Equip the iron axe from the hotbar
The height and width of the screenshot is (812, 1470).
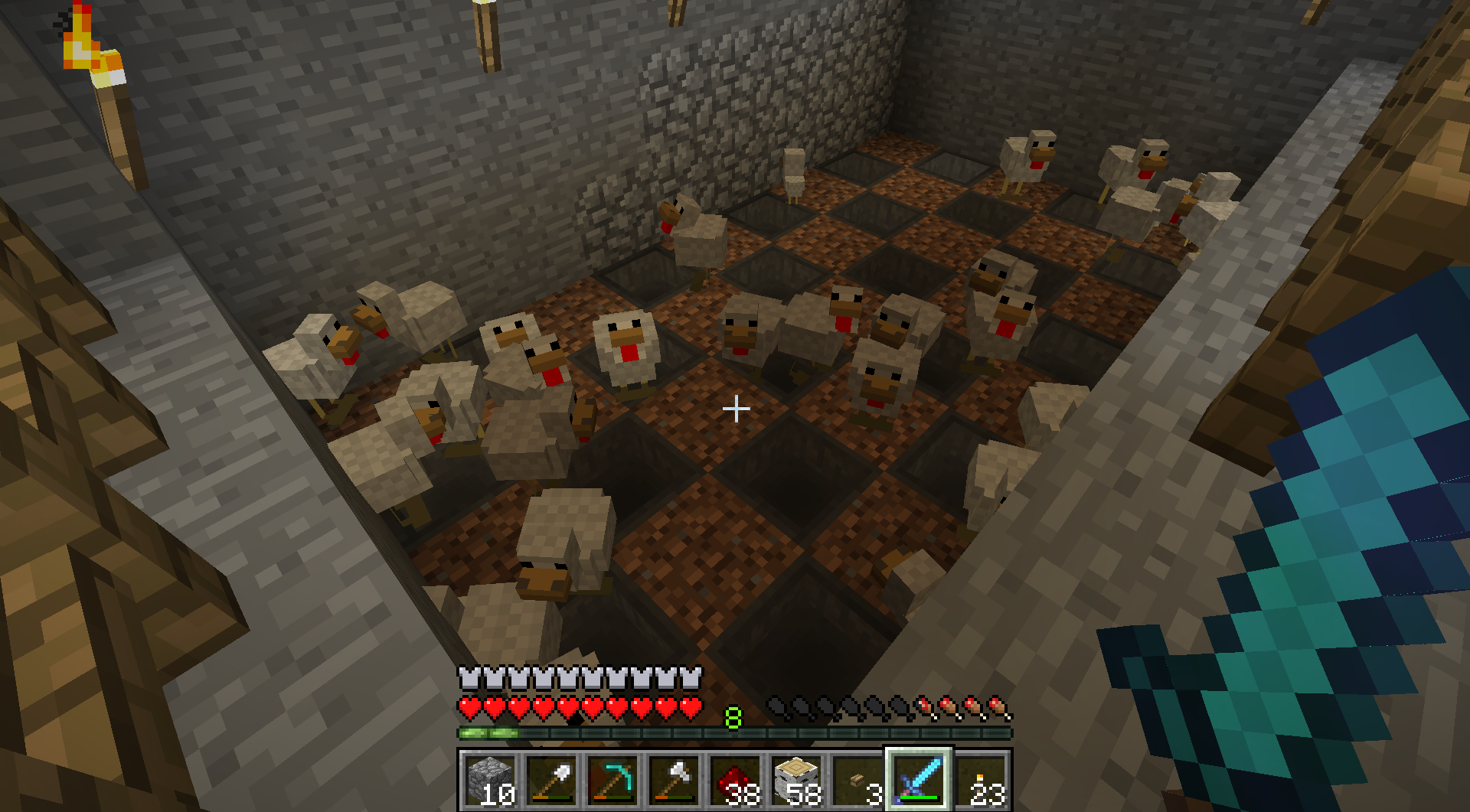tap(674, 781)
